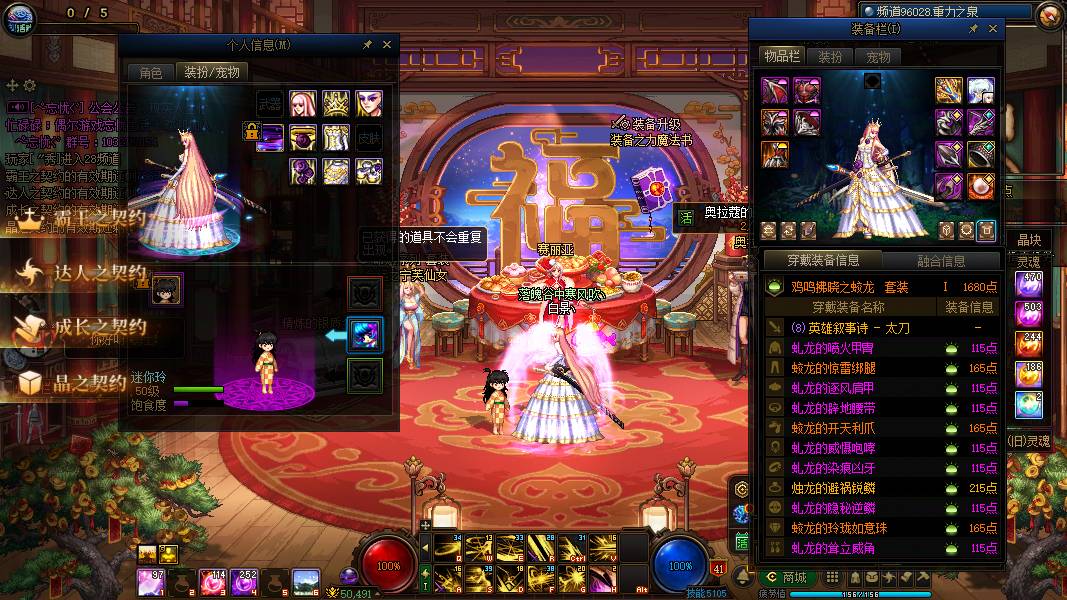Viewport: 1067px width, 600px height.
Task: Open the 物品栏 tab
Action: (781, 57)
